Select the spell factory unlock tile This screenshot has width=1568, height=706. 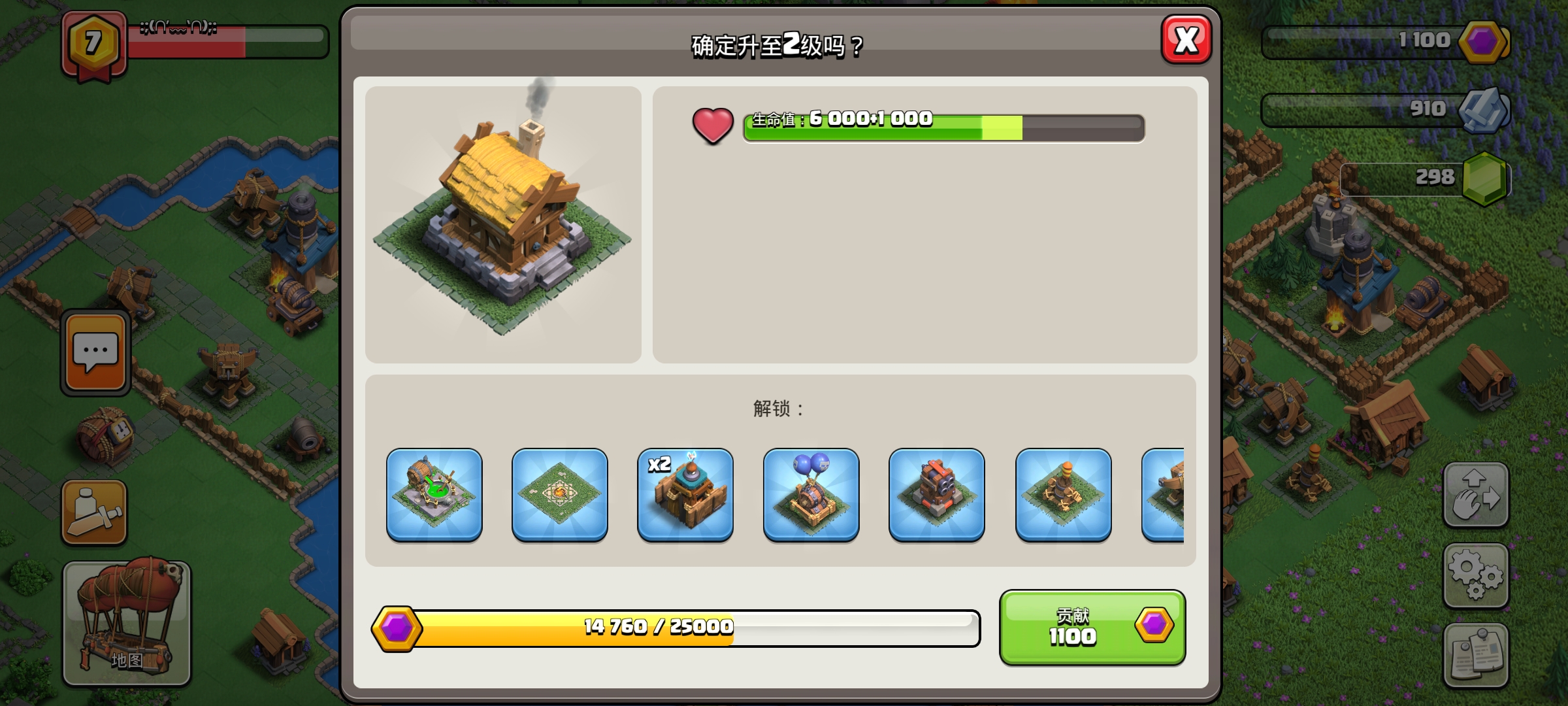click(434, 495)
